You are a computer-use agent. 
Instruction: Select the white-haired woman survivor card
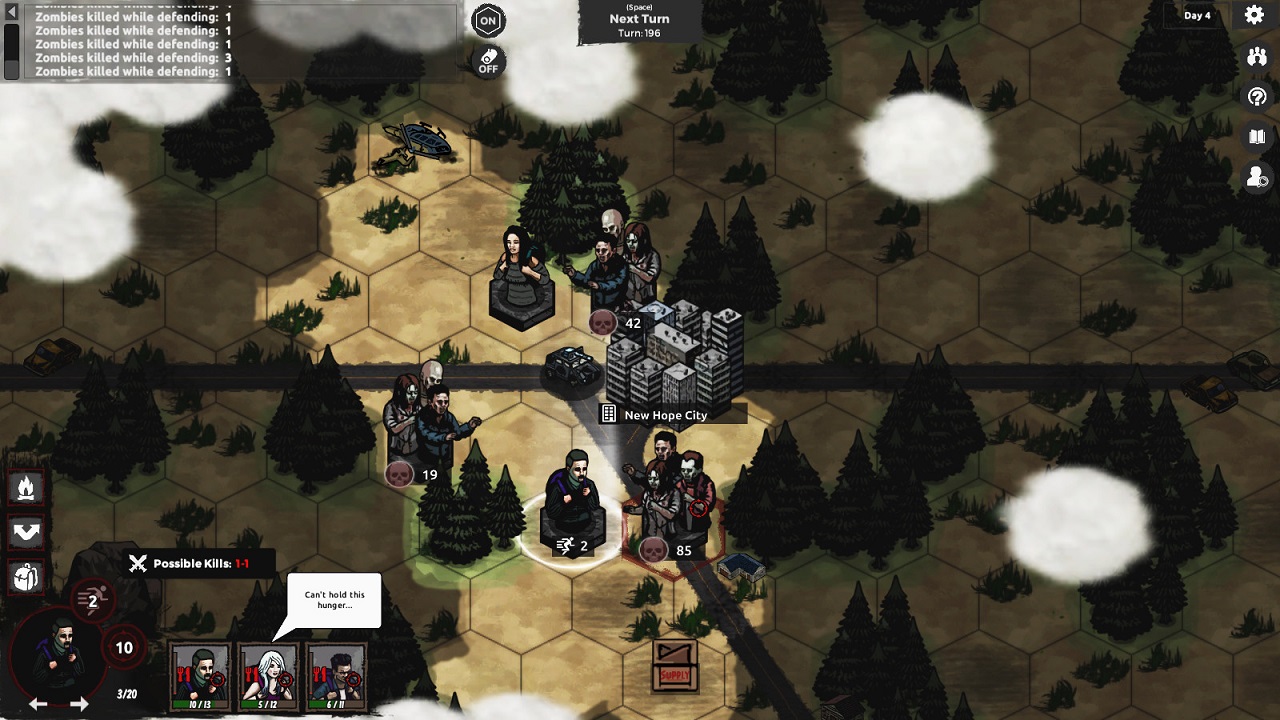tap(269, 676)
